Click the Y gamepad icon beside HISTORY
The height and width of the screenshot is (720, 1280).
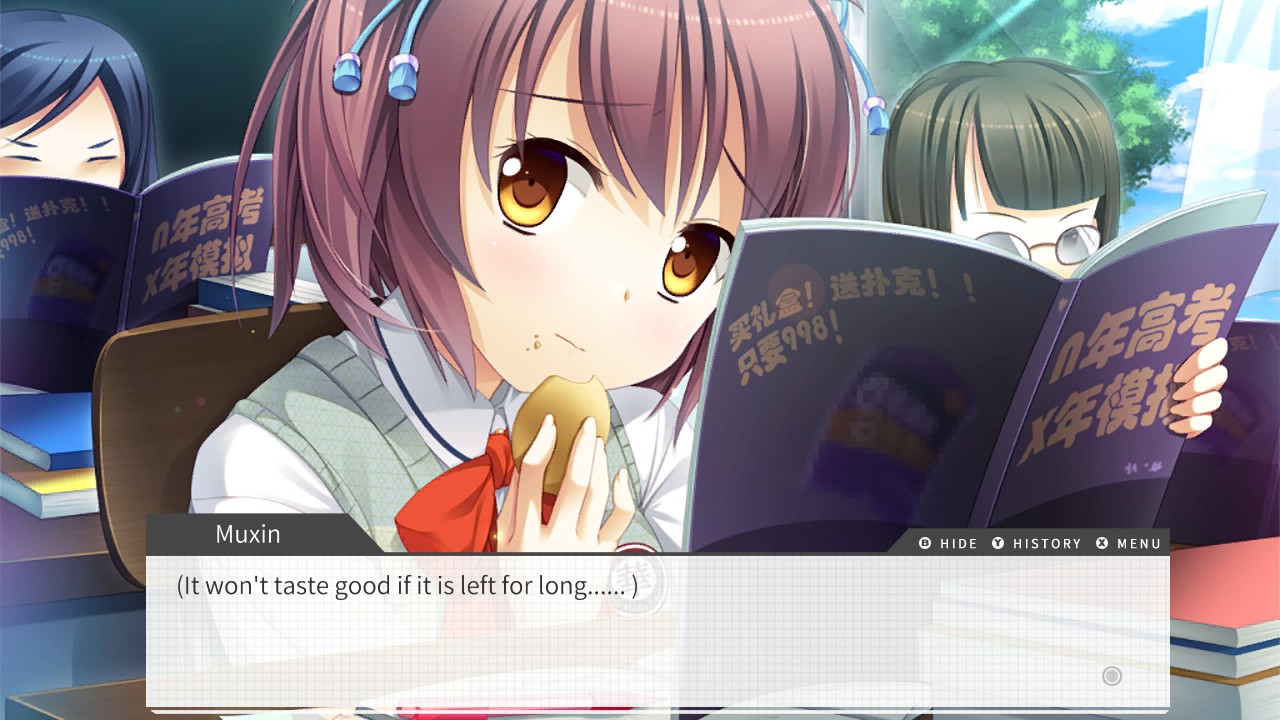[x=998, y=543]
